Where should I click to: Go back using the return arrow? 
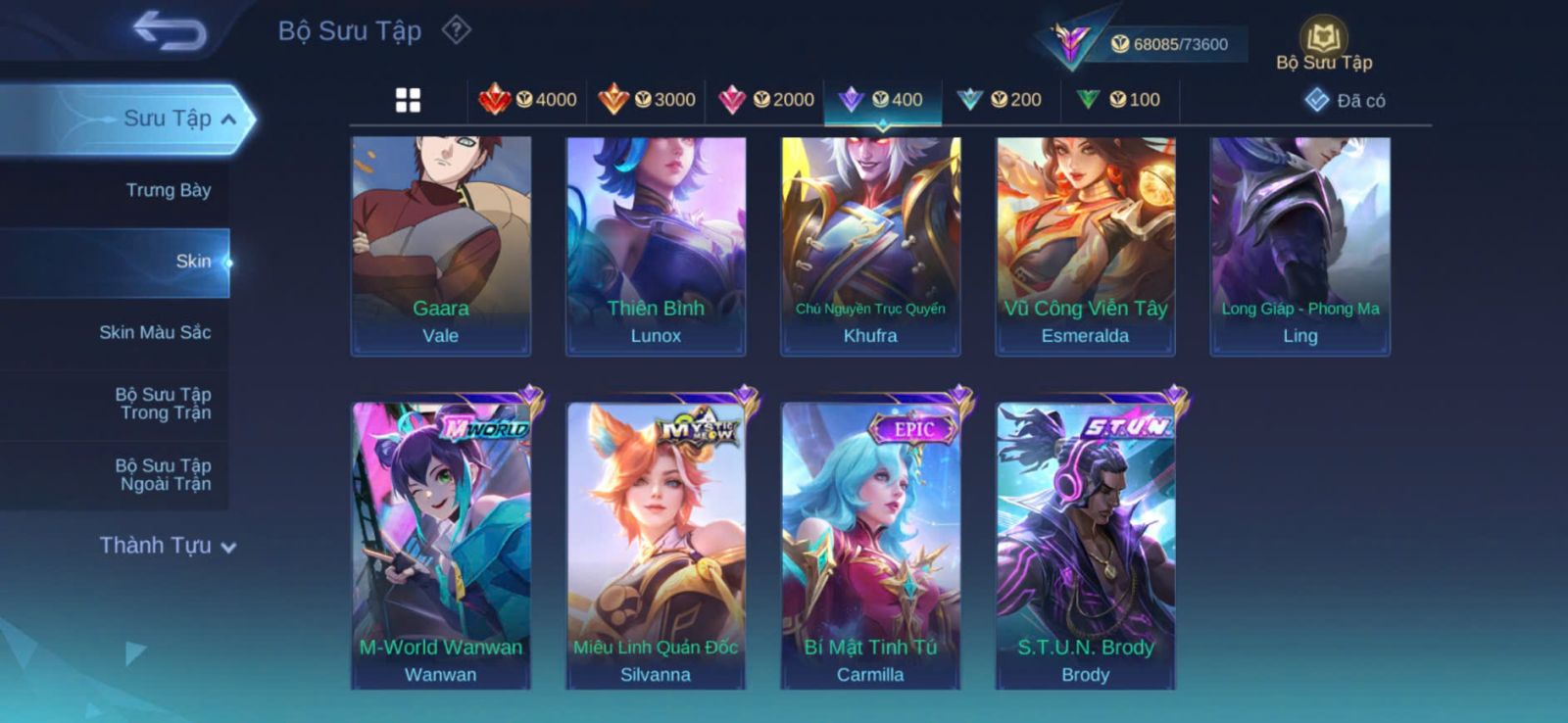point(169,29)
